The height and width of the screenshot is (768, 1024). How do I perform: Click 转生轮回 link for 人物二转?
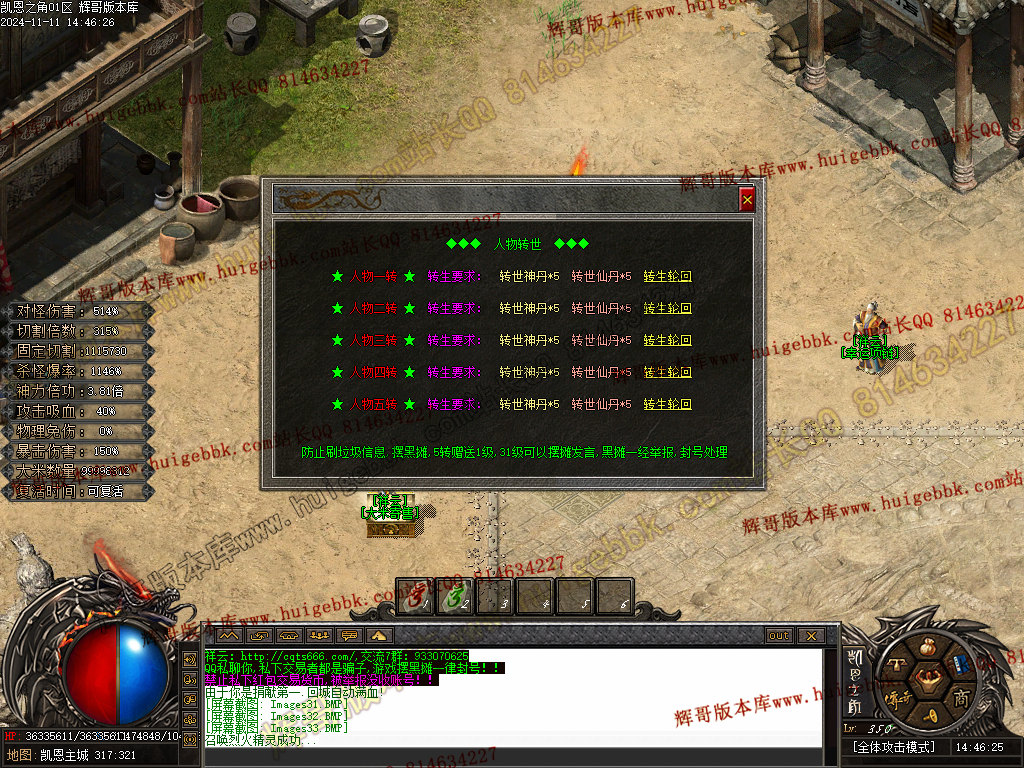(x=667, y=308)
